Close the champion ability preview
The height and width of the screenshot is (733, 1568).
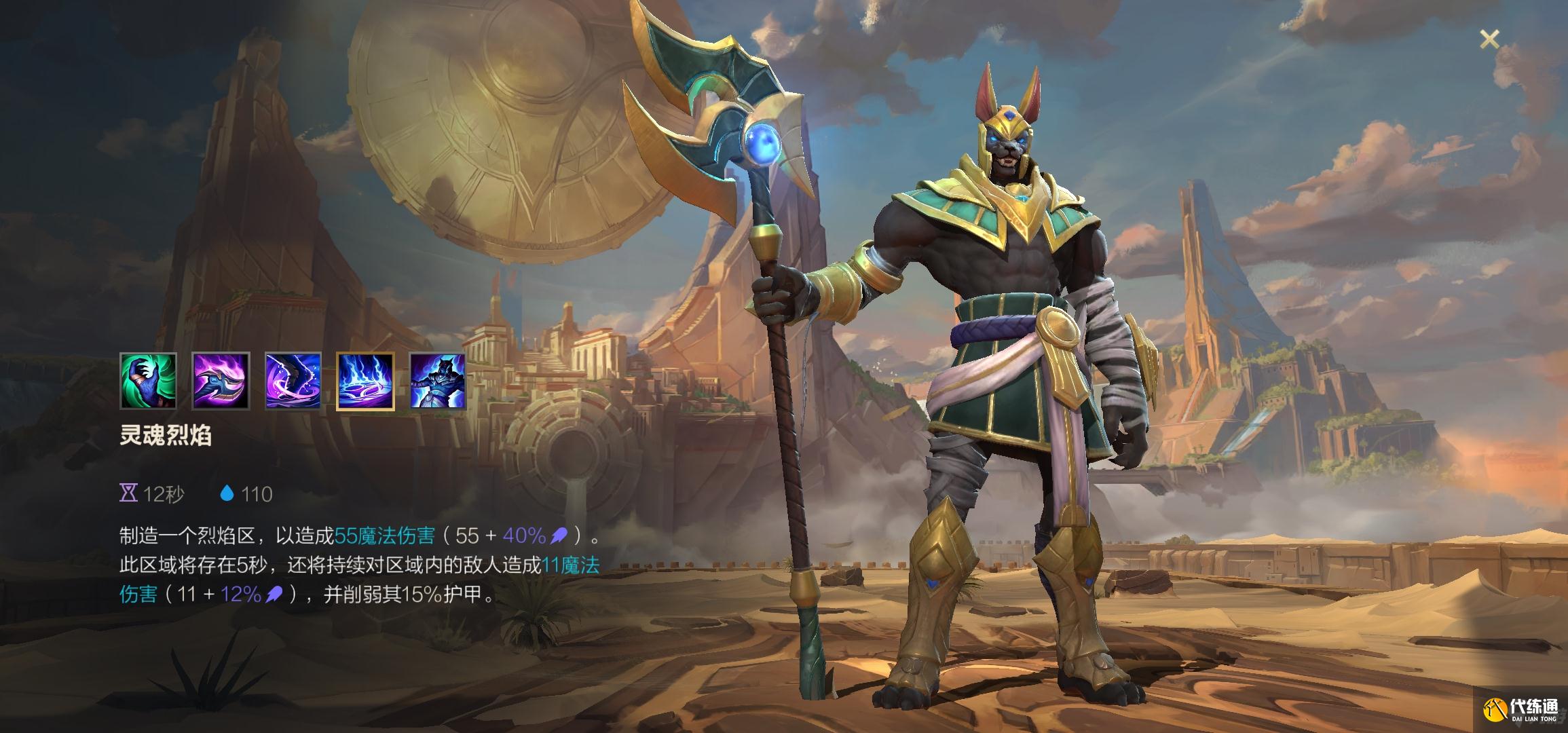tap(1489, 40)
